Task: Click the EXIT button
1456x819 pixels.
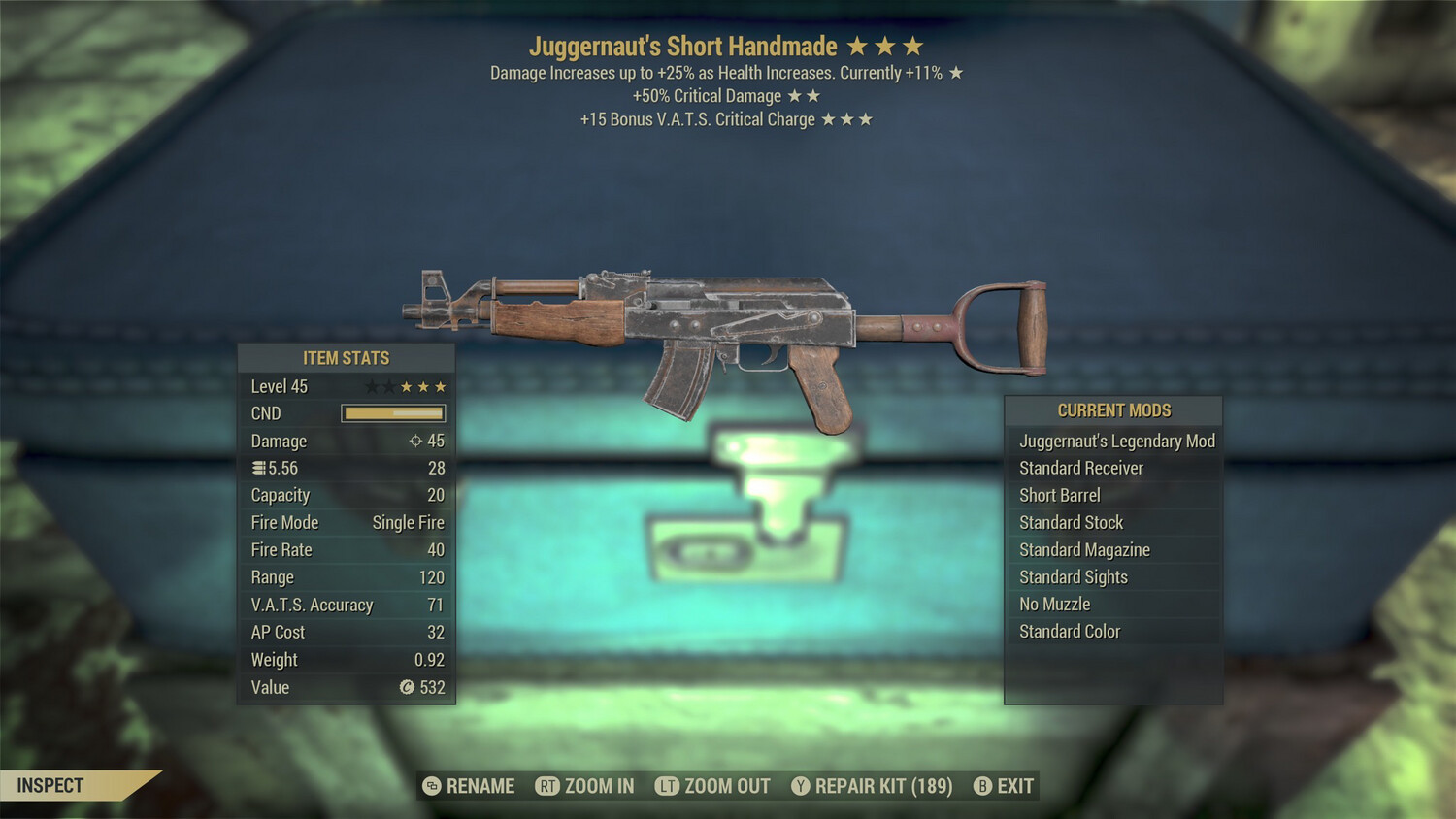Action: (x=1016, y=786)
